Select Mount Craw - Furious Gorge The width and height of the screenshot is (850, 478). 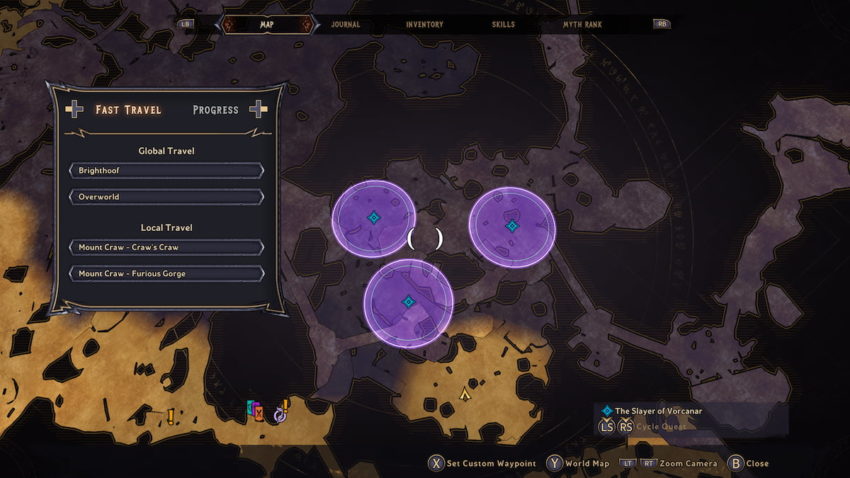pyautogui.click(x=167, y=273)
